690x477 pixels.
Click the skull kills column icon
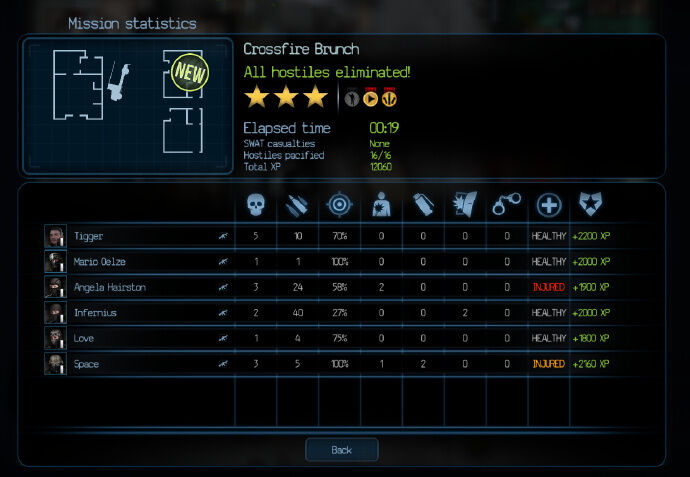(x=256, y=205)
